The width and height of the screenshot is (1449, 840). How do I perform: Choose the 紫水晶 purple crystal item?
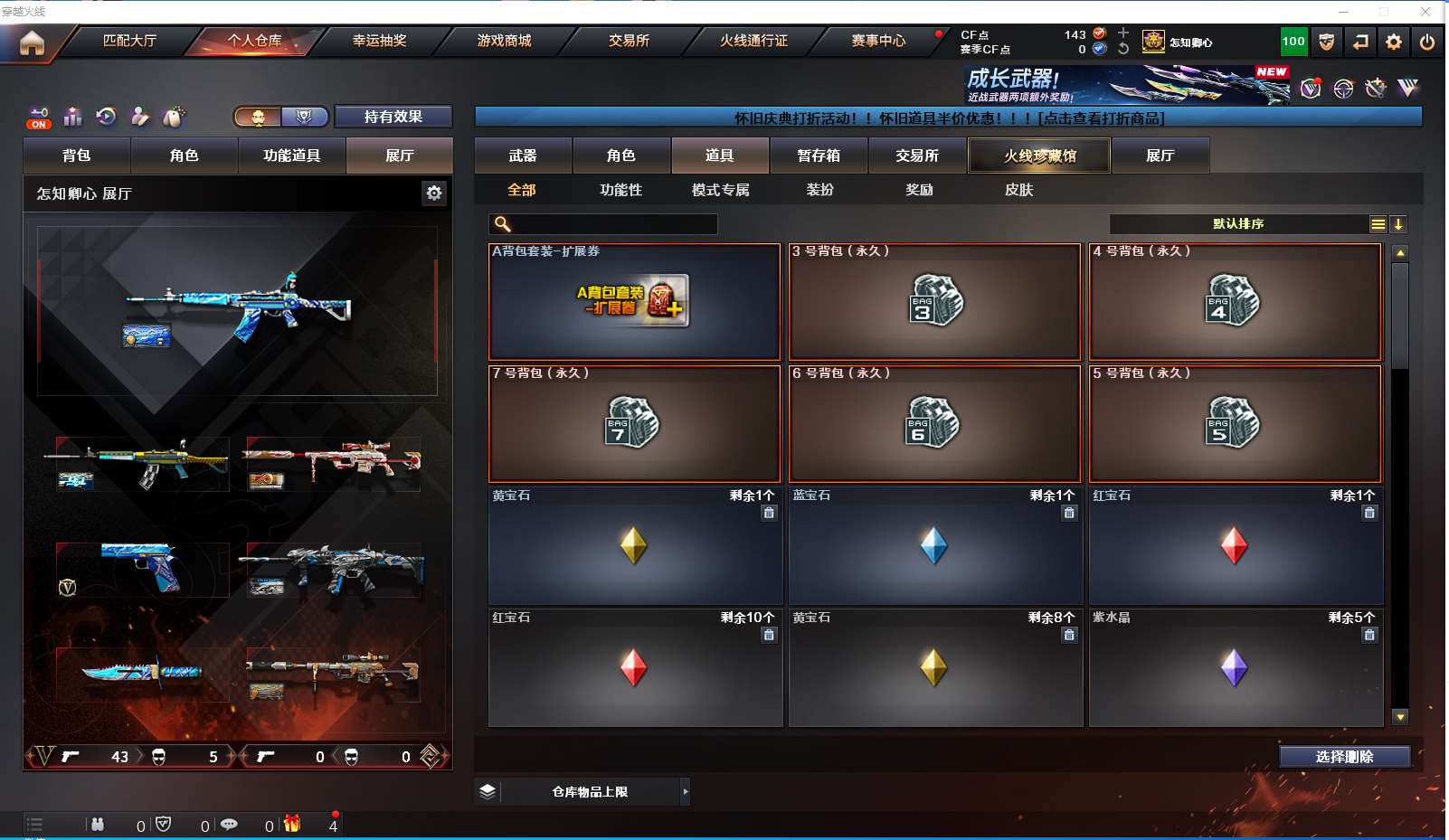[1236, 668]
